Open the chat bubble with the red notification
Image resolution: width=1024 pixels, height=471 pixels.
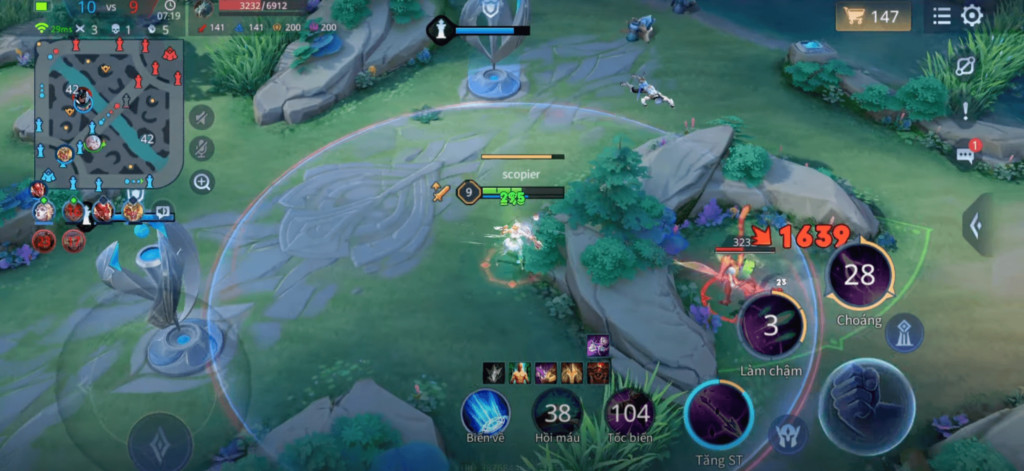pos(966,154)
